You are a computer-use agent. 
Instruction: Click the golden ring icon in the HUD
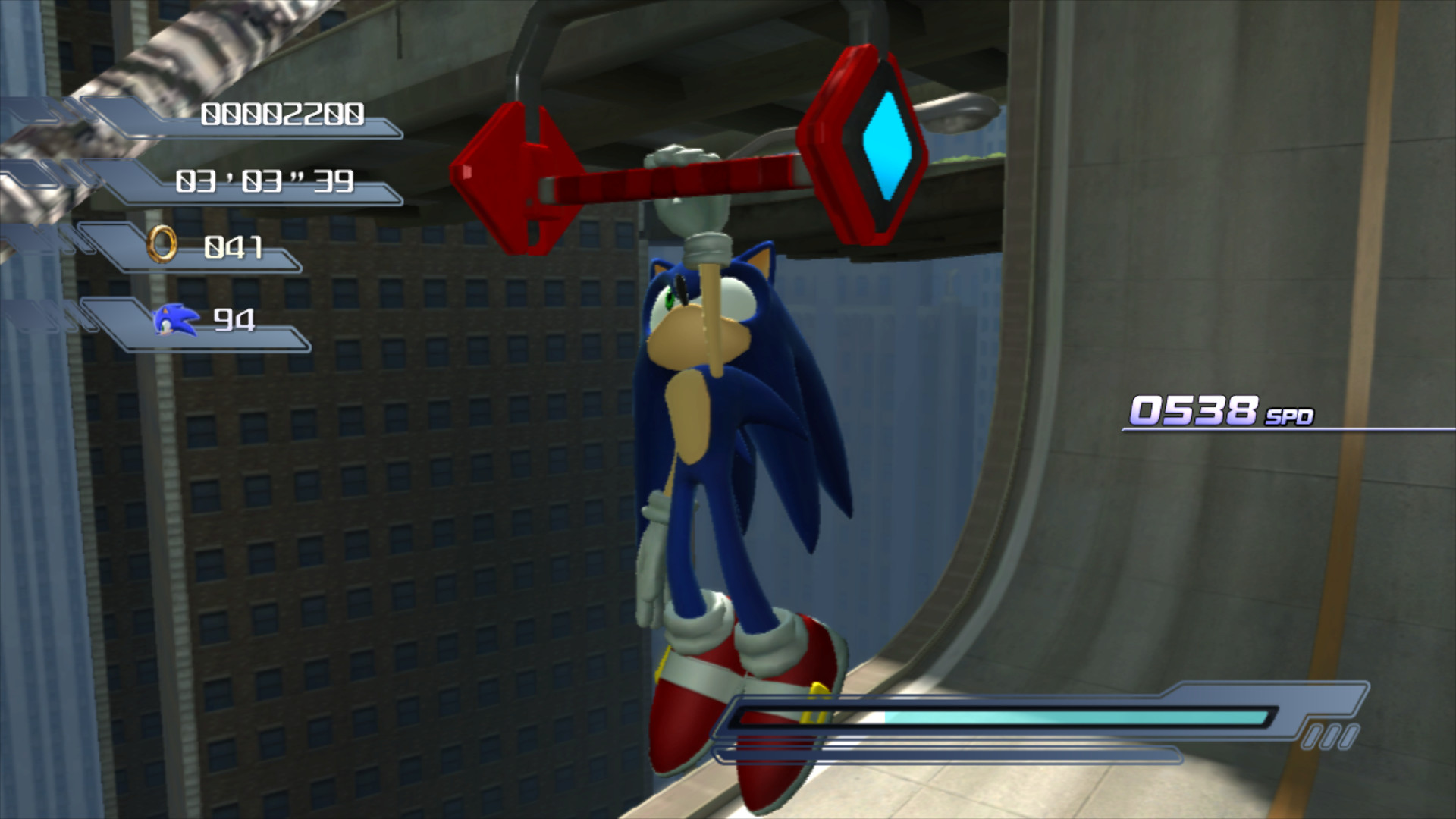[162, 245]
